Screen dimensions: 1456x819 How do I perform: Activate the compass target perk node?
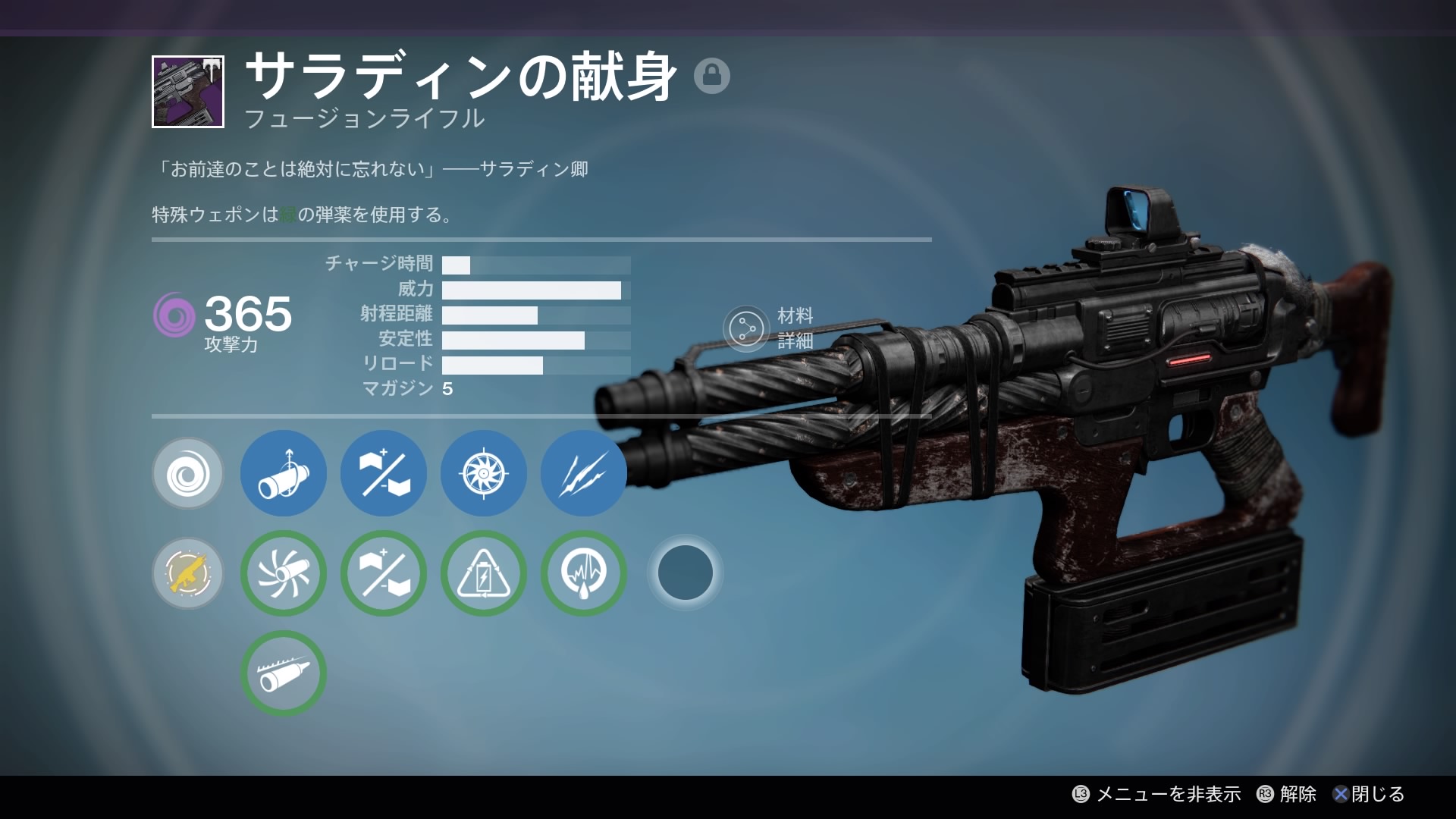pyautogui.click(x=484, y=474)
